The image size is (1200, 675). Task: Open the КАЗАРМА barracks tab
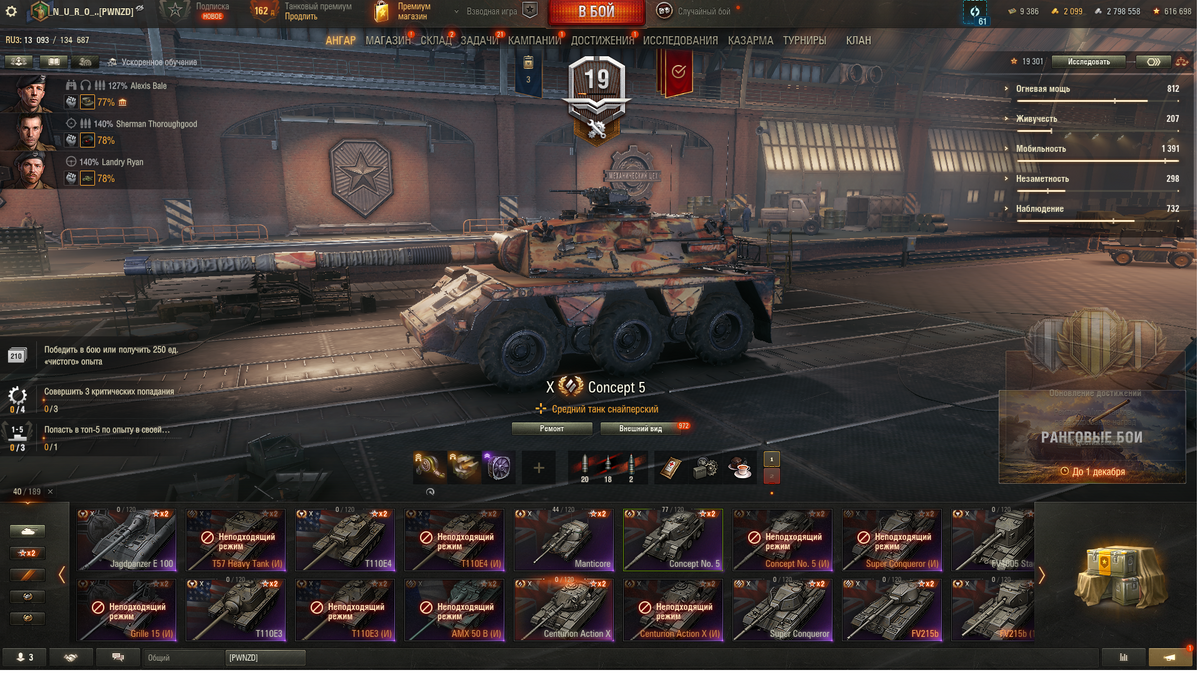pyautogui.click(x=750, y=41)
